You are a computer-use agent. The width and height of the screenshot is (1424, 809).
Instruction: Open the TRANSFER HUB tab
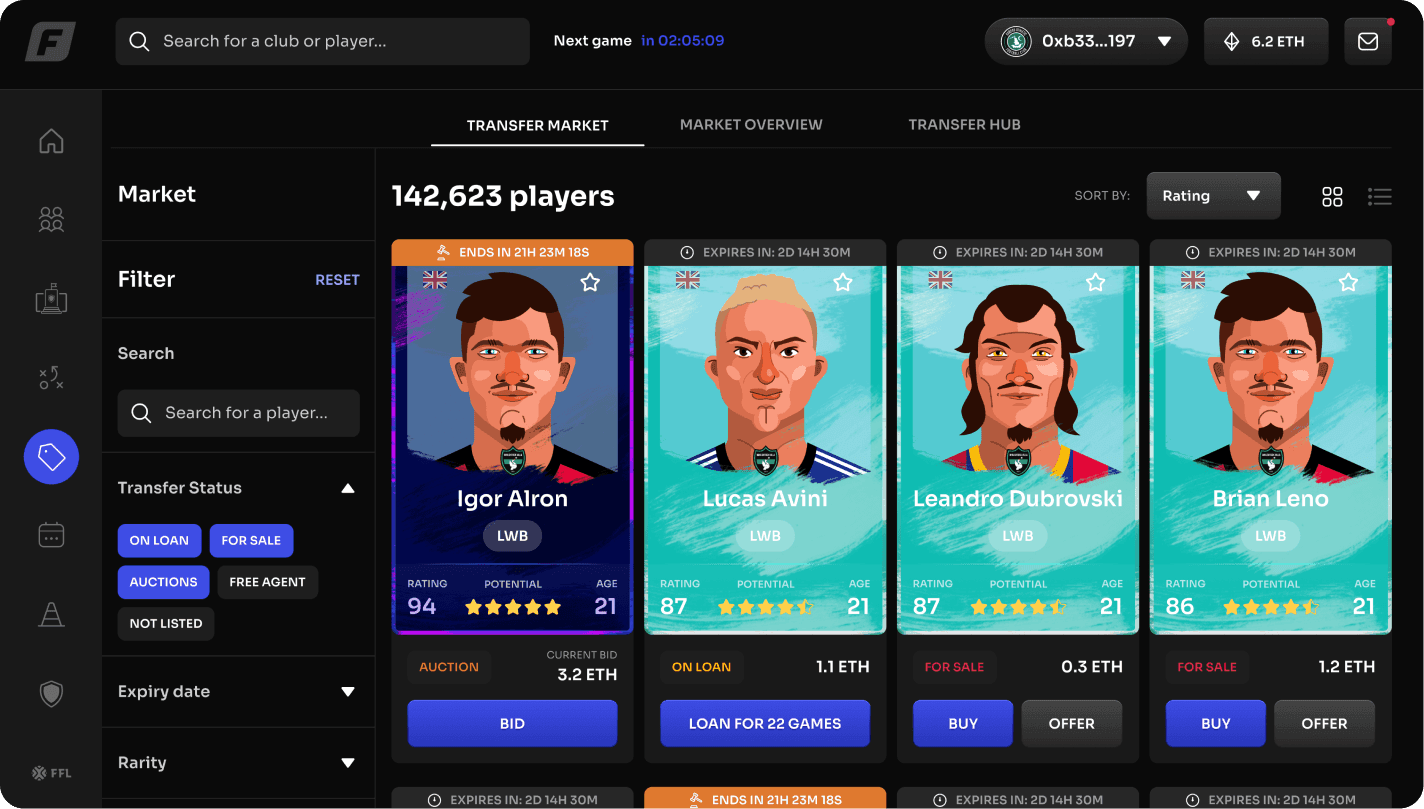(964, 124)
